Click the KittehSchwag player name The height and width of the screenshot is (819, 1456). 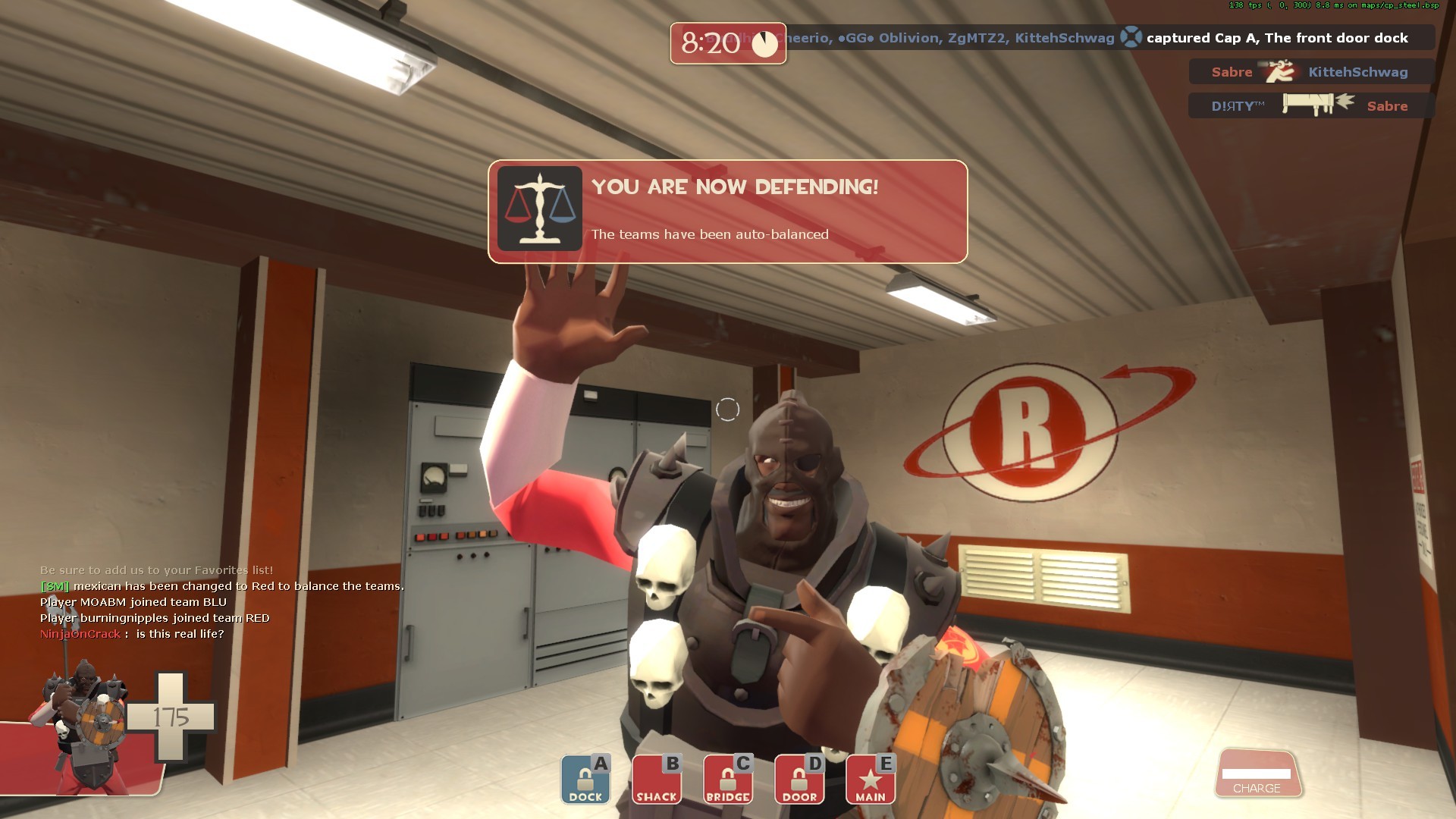tap(1357, 72)
